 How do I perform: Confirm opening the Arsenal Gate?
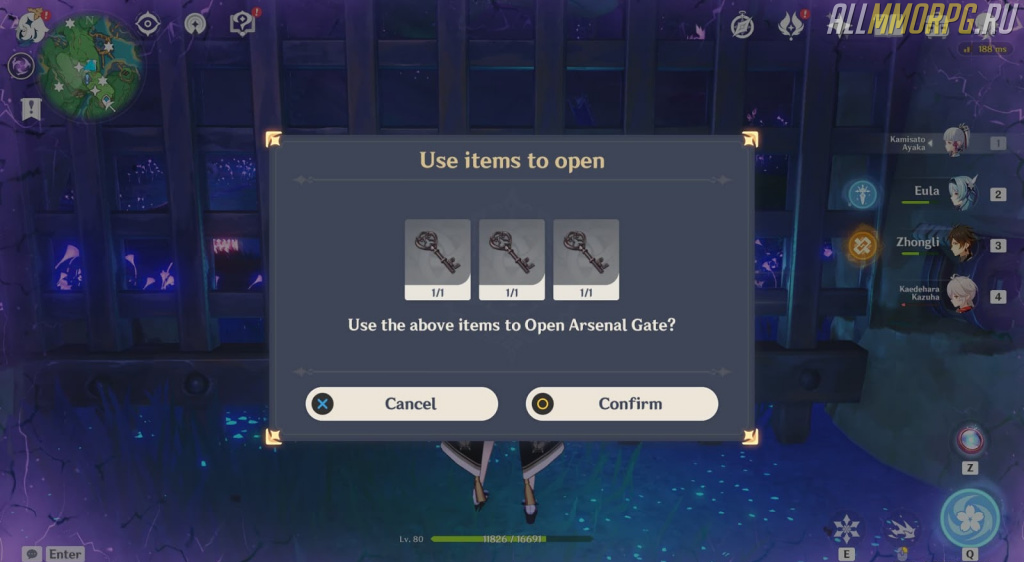tap(622, 404)
